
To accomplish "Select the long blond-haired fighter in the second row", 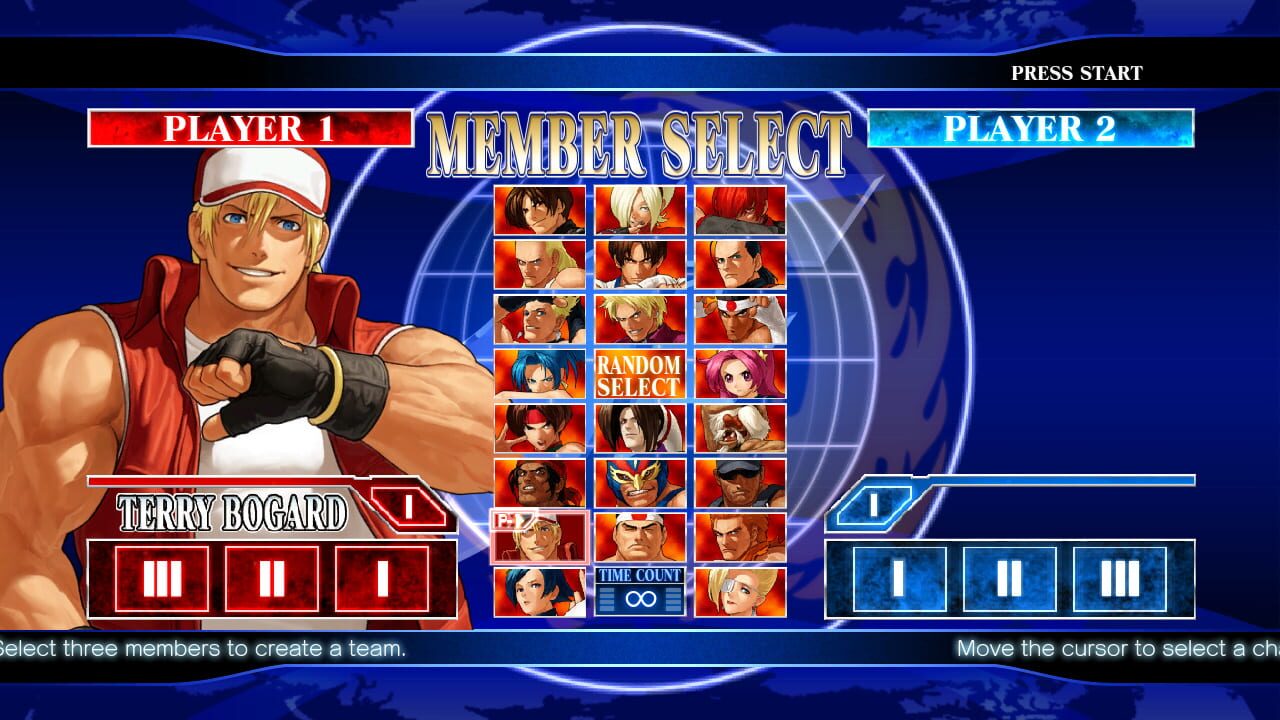I will [x=540, y=264].
